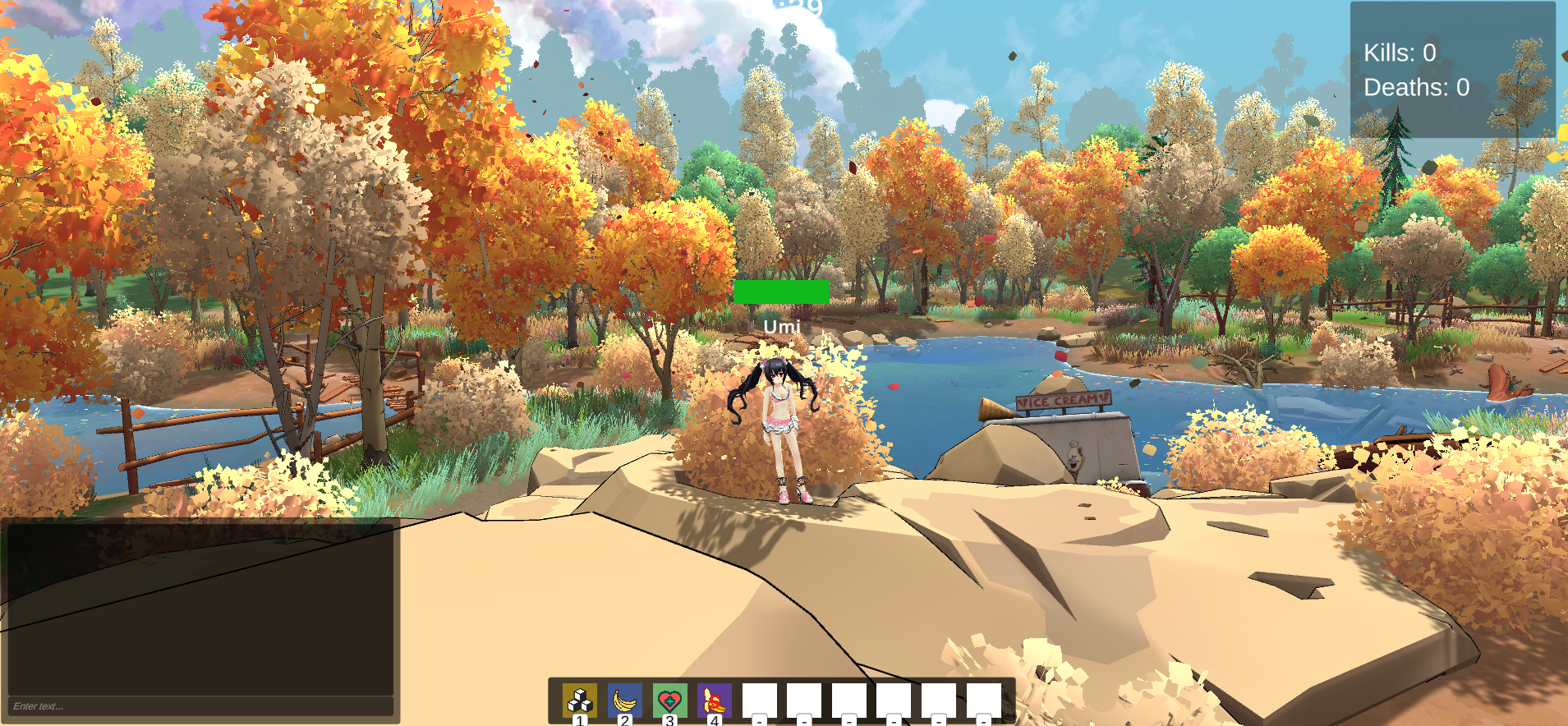The image size is (1568, 726).
Task: Activate the heart with plus heal item
Action: click(x=669, y=701)
